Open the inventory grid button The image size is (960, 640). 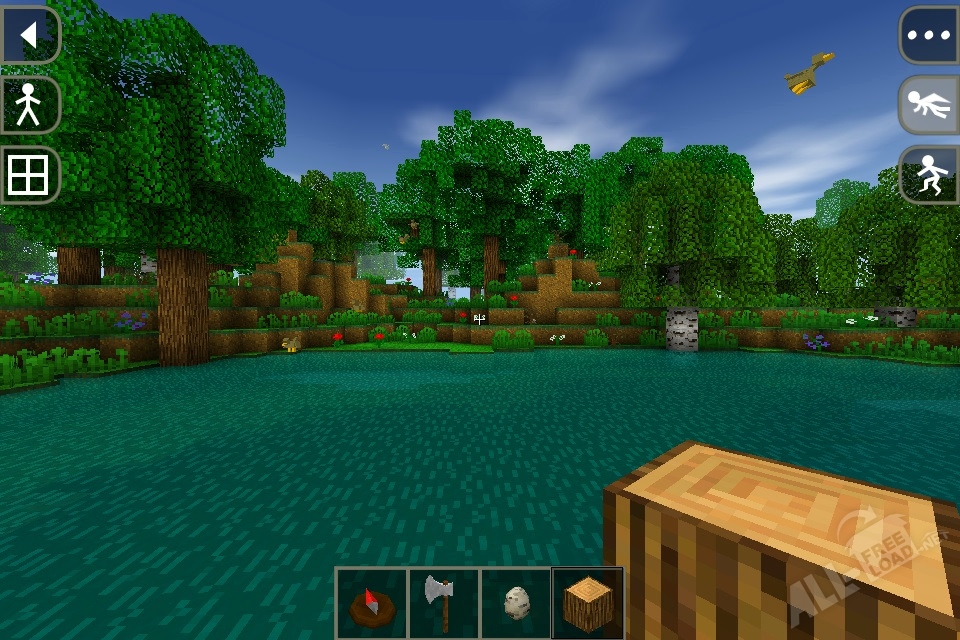pyautogui.click(x=29, y=176)
